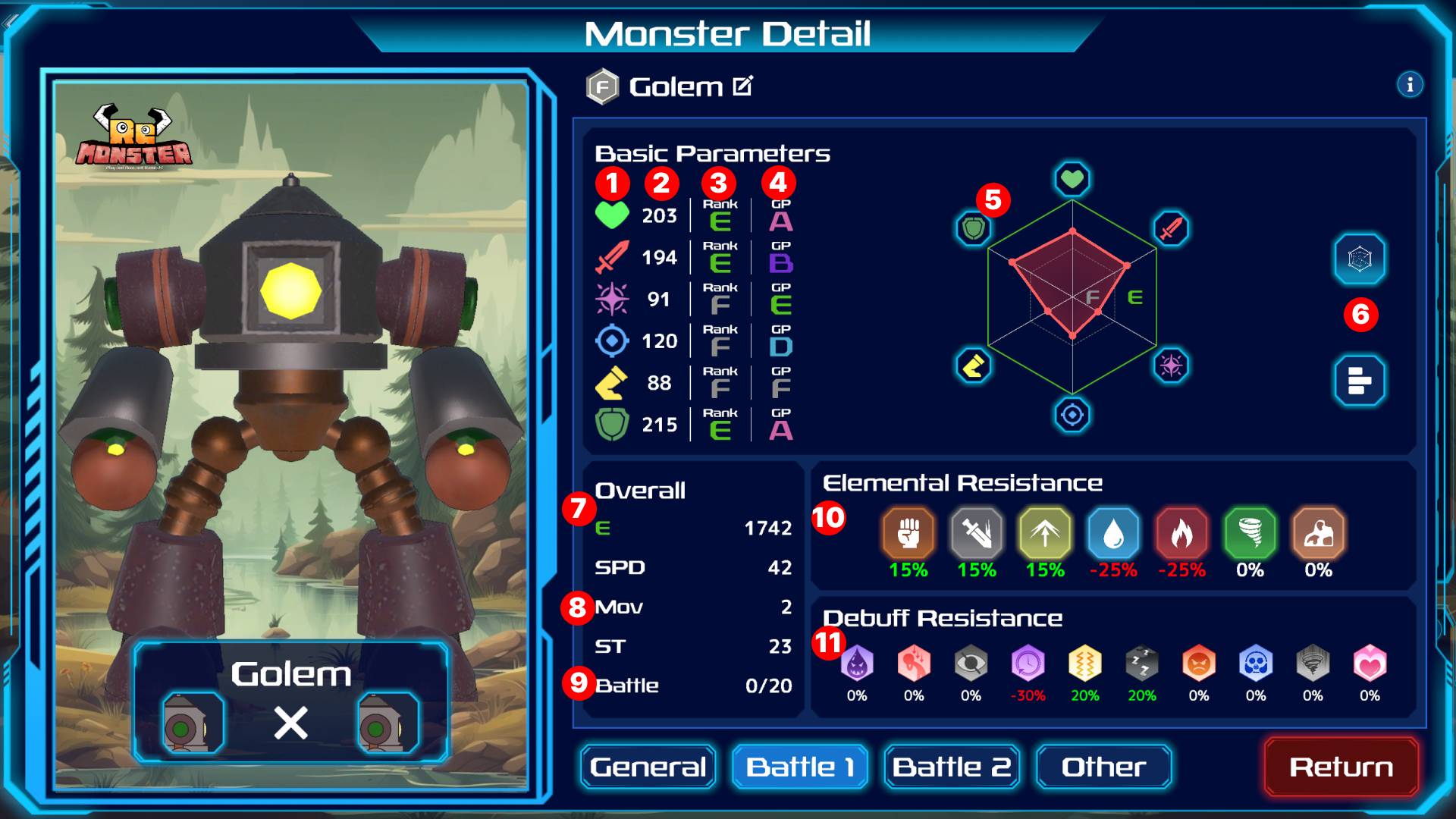Image resolution: width=1456 pixels, height=819 pixels.
Task: Click the back arrow in top-left corner
Action: tap(11, 21)
